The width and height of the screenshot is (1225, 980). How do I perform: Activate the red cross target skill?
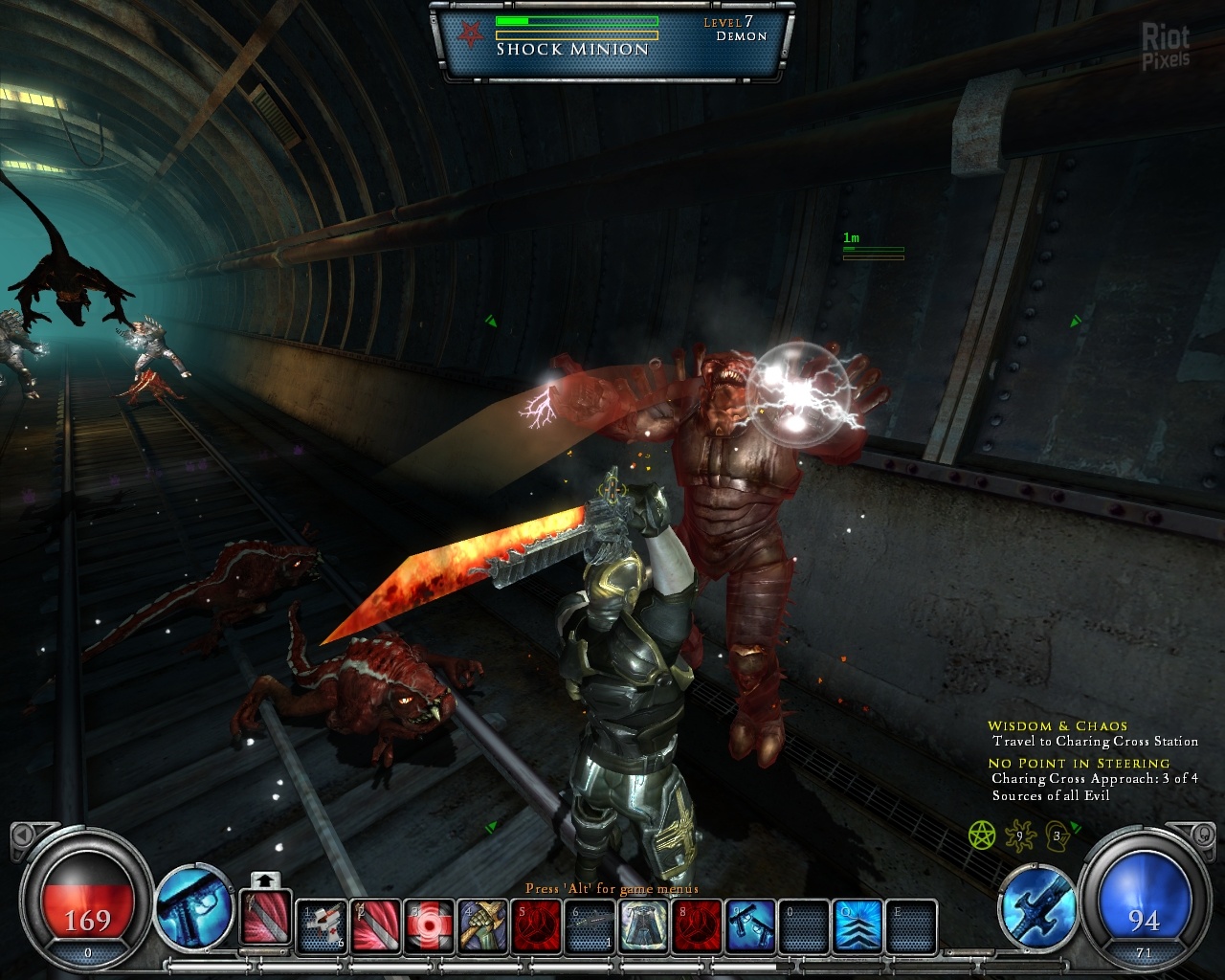point(429,926)
